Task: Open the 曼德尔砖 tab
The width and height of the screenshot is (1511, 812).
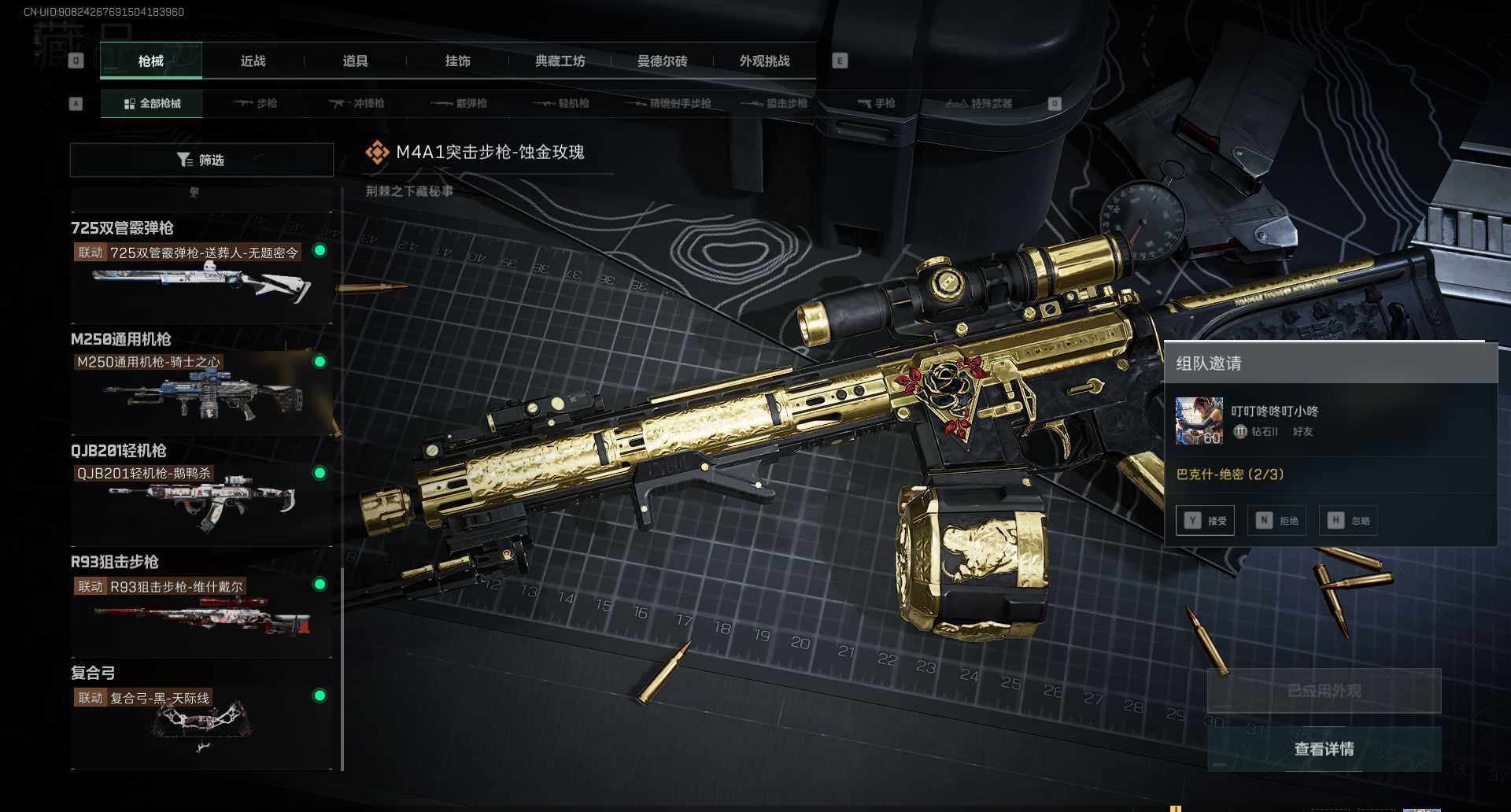Action: 662,61
